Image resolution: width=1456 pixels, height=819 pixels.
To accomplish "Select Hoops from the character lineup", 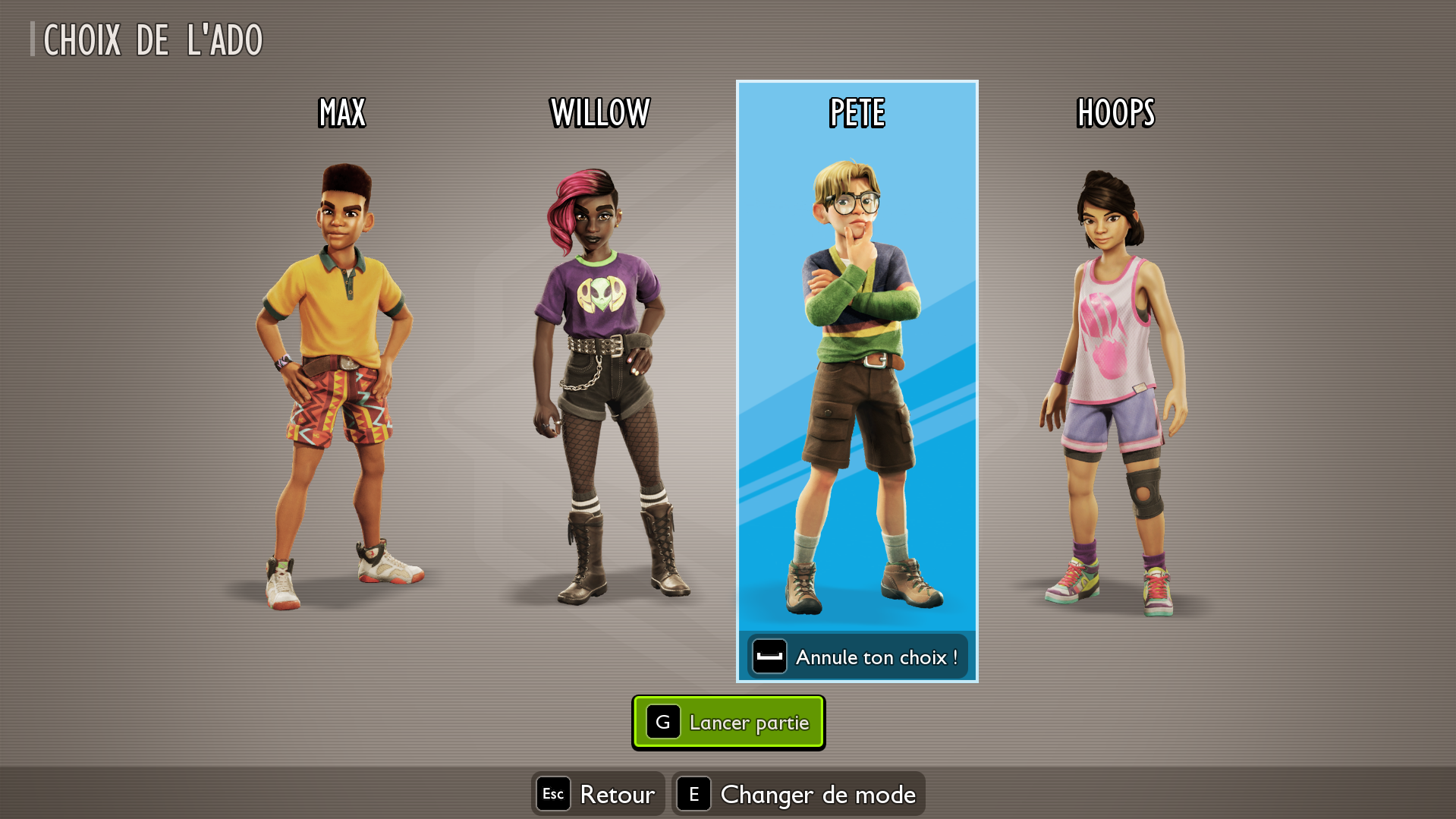I will click(x=1115, y=380).
